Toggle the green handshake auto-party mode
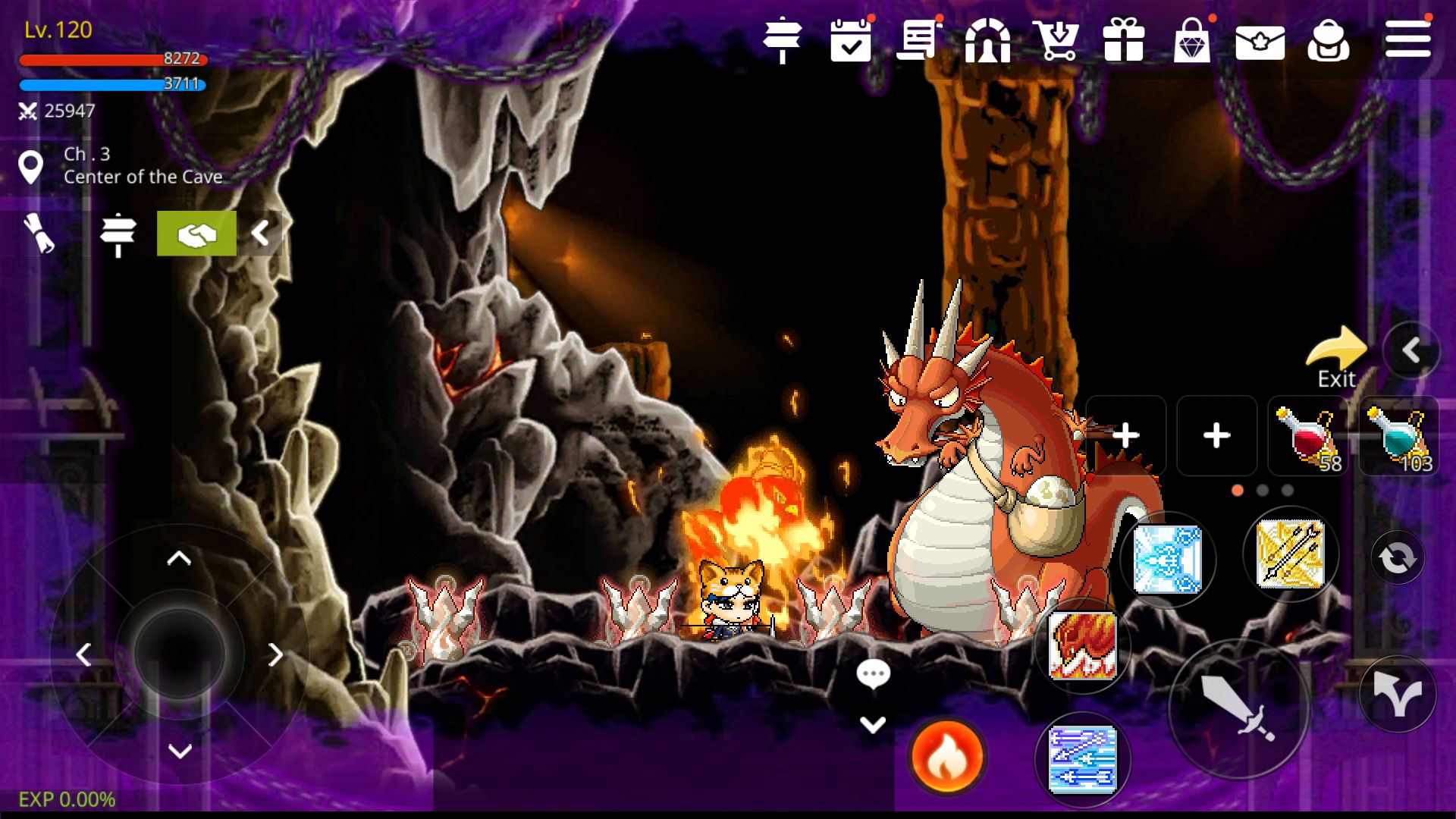1456x819 pixels. pyautogui.click(x=196, y=234)
